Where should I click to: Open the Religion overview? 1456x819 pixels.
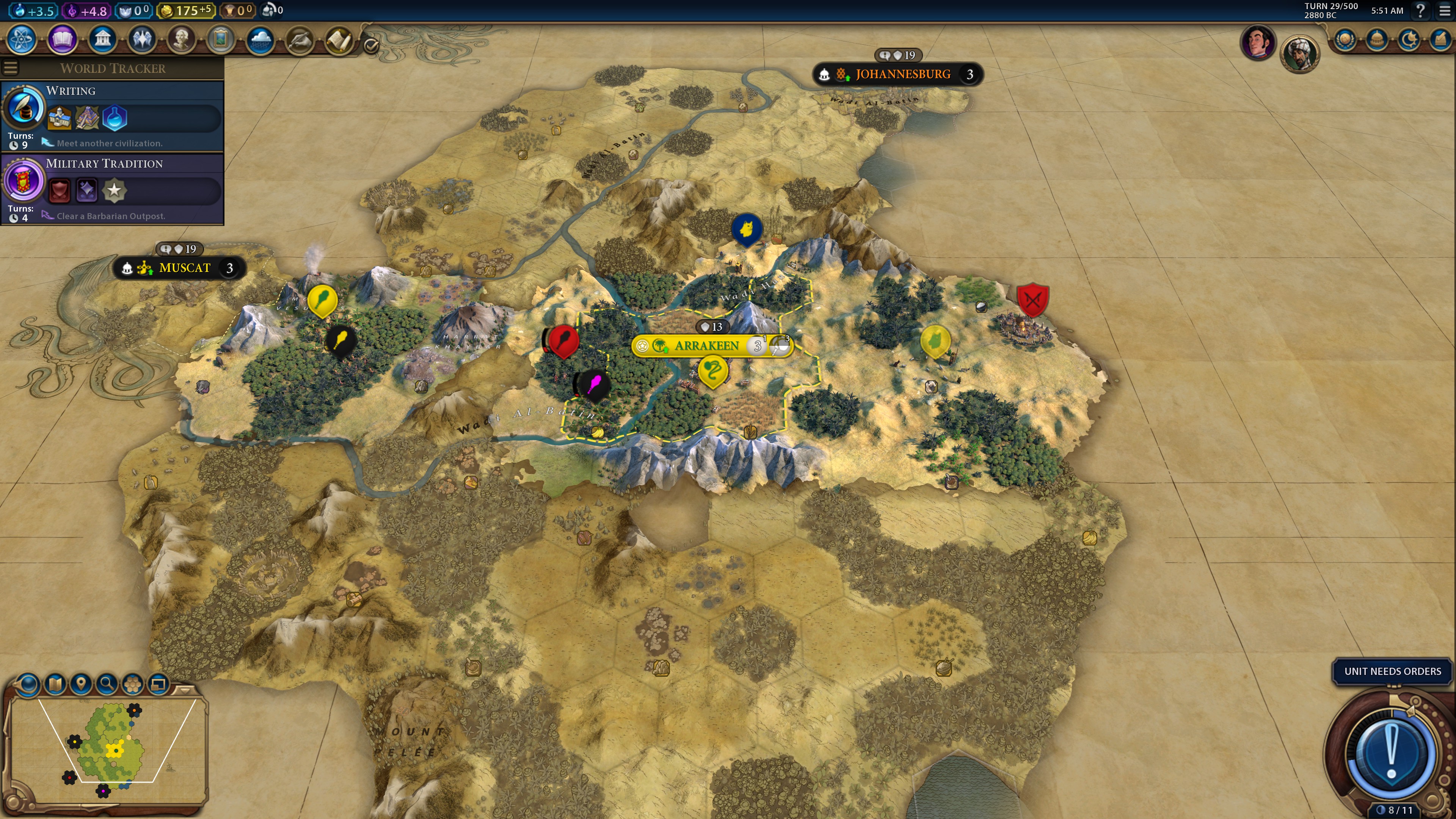[142, 39]
